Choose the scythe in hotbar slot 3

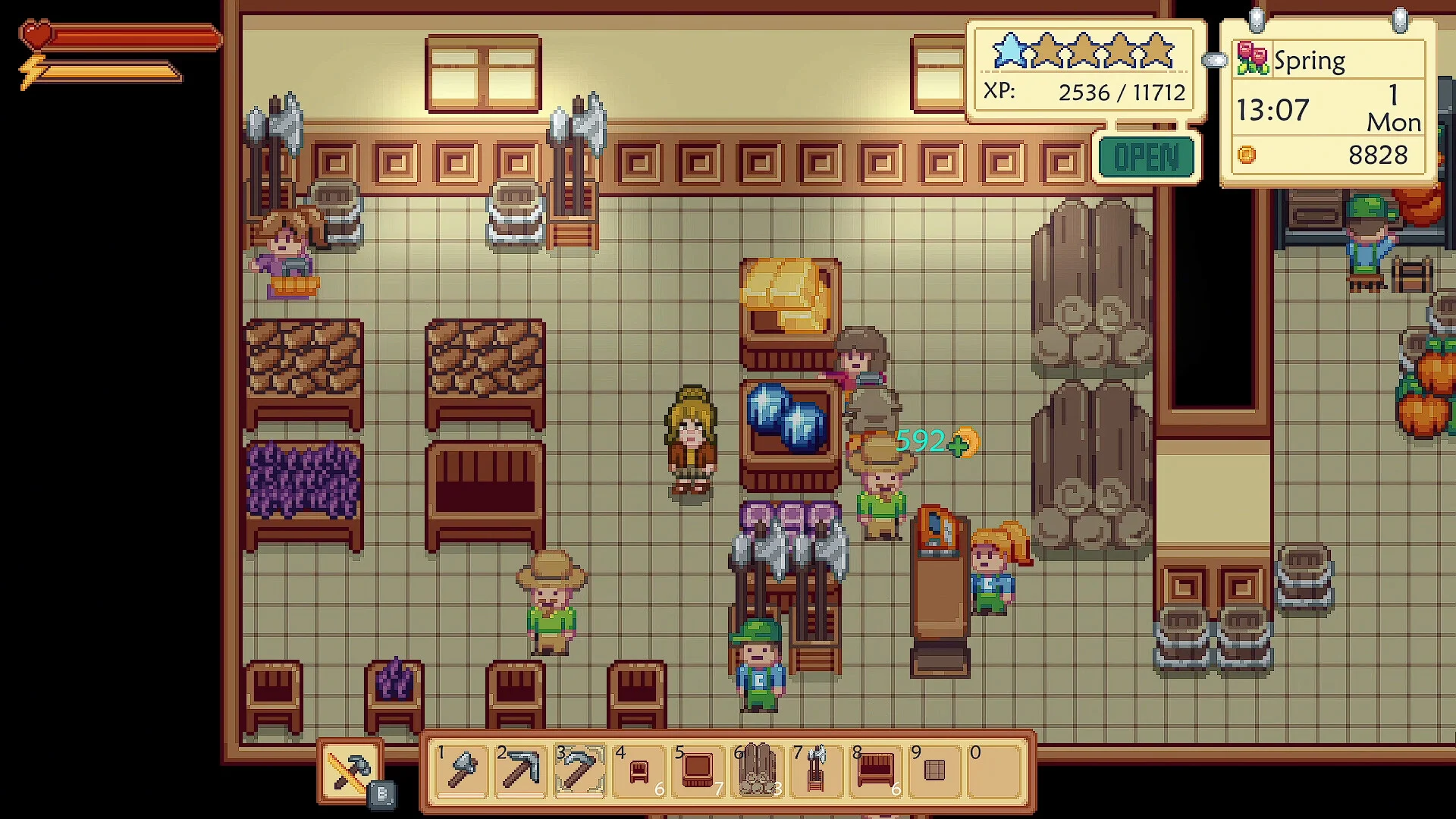(x=579, y=770)
